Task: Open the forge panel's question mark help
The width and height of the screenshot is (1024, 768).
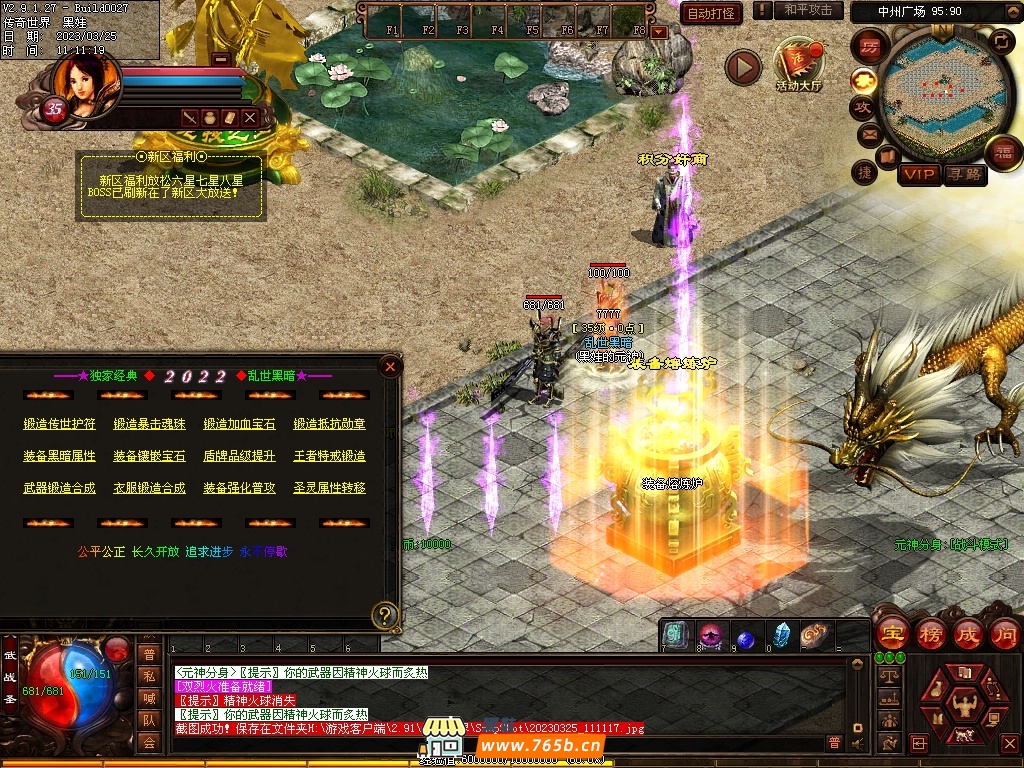Action: pyautogui.click(x=385, y=615)
